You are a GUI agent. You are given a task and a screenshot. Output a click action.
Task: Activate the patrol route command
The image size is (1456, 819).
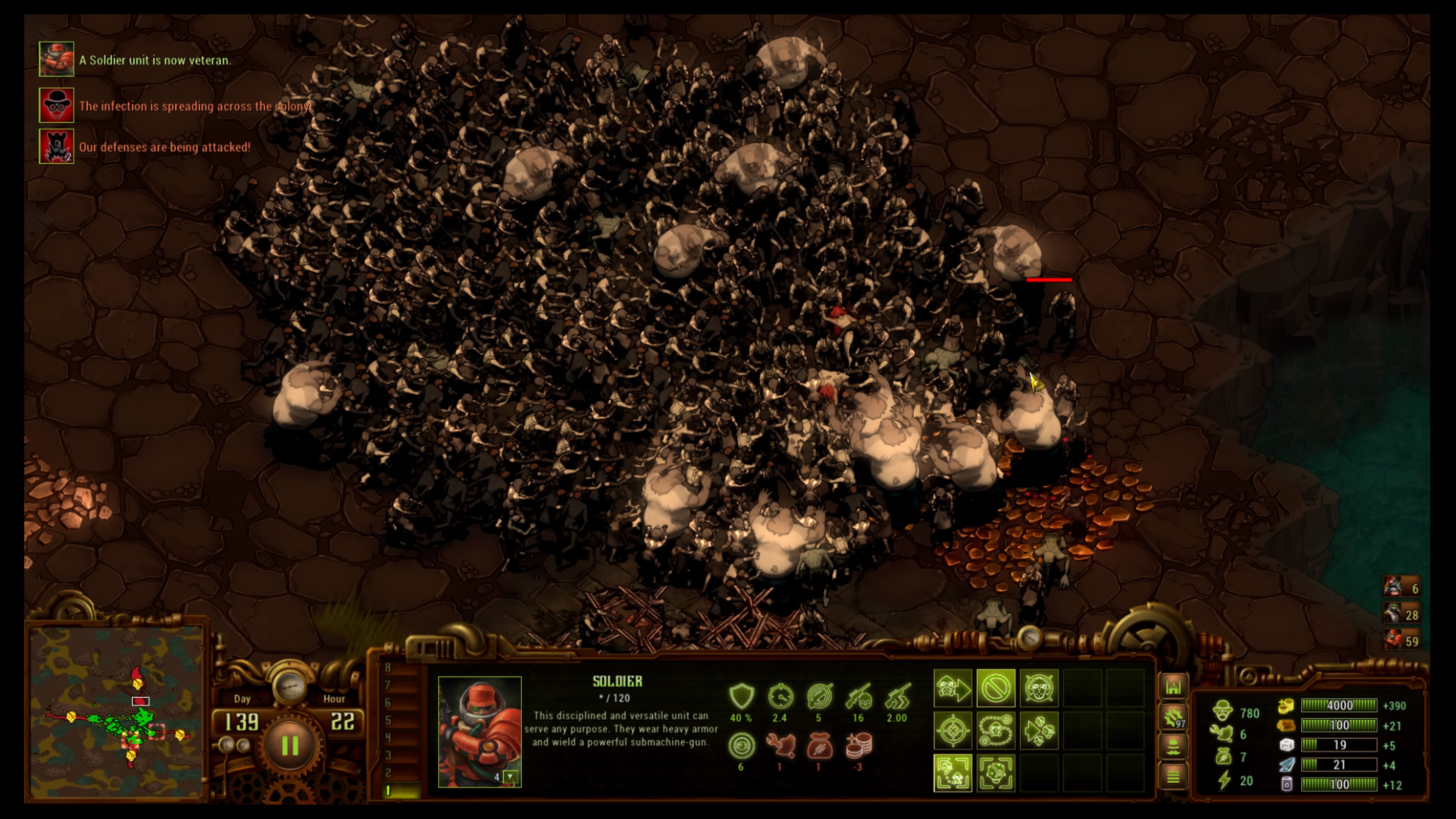pos(996,730)
